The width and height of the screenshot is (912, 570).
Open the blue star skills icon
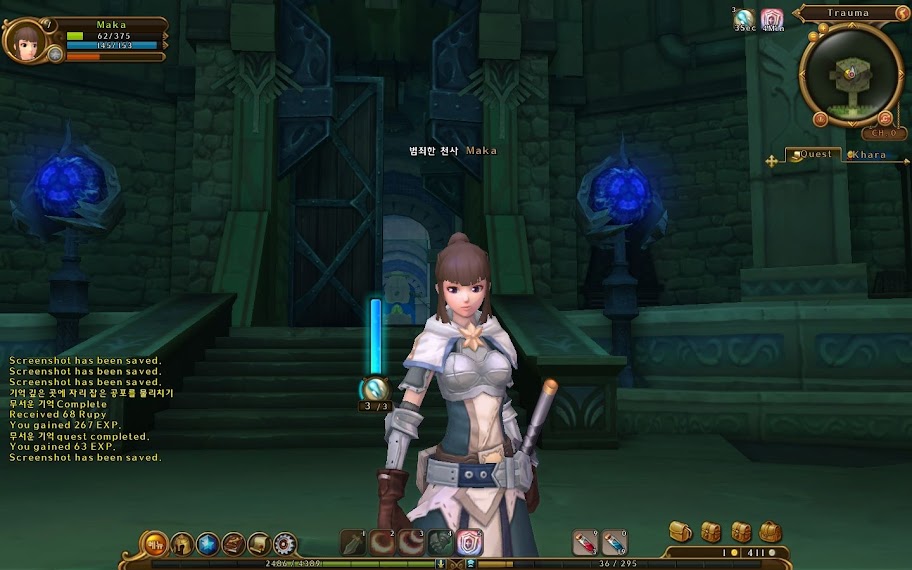click(x=208, y=544)
